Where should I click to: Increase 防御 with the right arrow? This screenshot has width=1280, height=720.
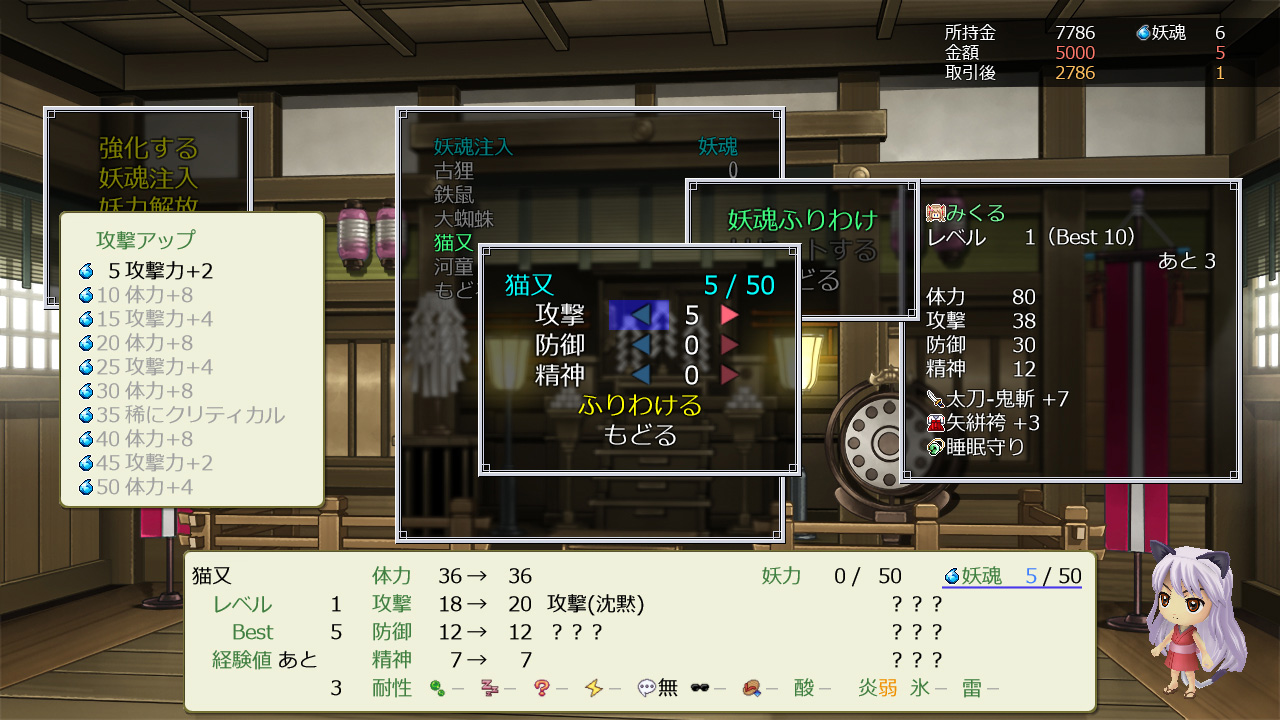click(730, 345)
